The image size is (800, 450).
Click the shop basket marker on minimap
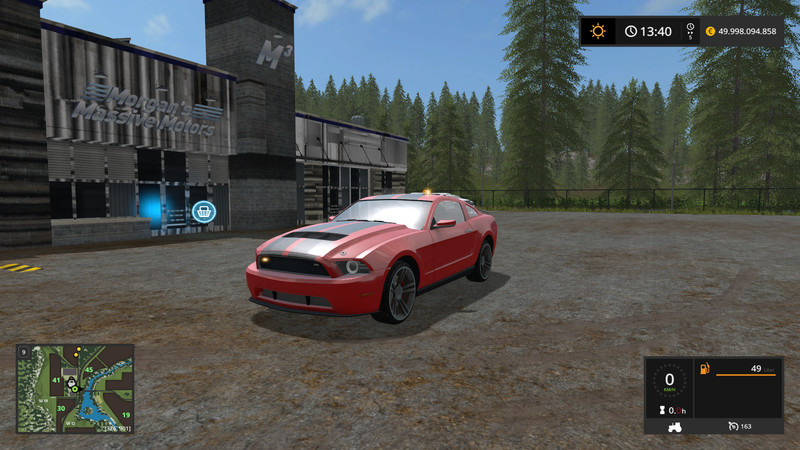tap(70, 383)
